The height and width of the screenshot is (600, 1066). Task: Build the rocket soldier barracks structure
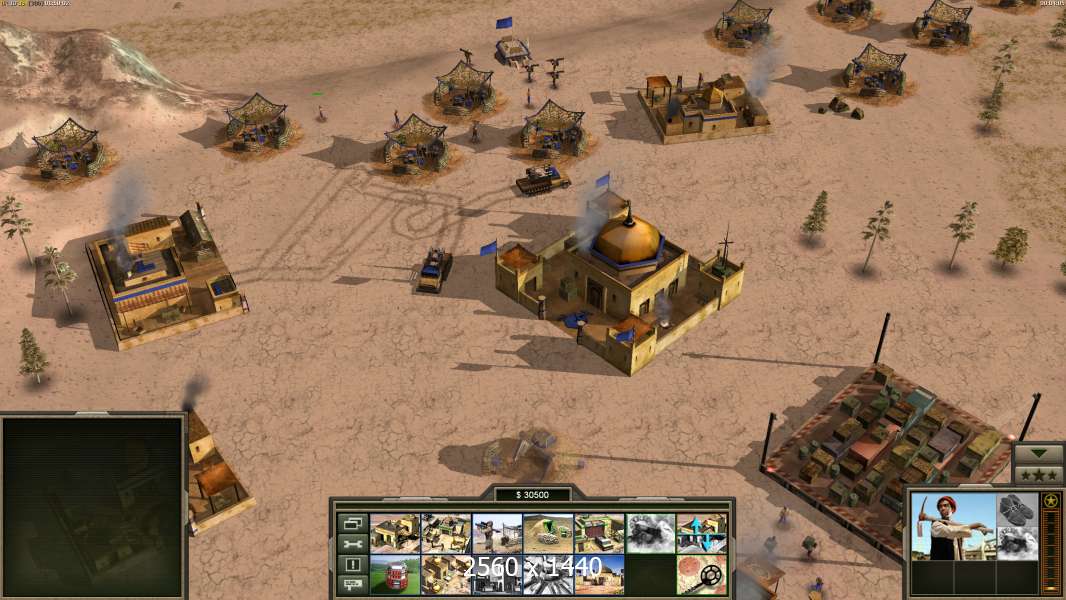point(497,533)
